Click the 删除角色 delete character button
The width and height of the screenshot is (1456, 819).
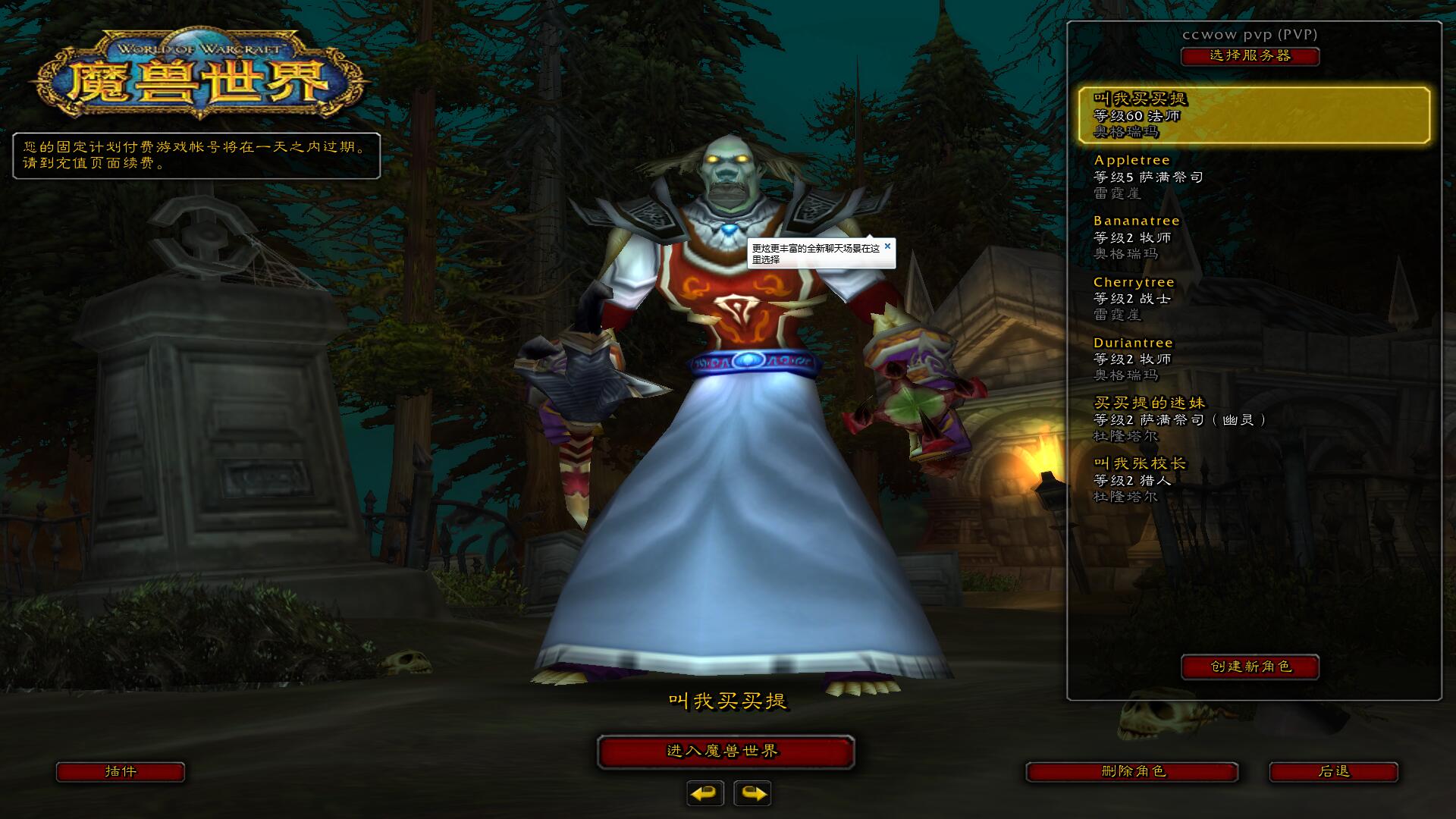click(x=1132, y=772)
